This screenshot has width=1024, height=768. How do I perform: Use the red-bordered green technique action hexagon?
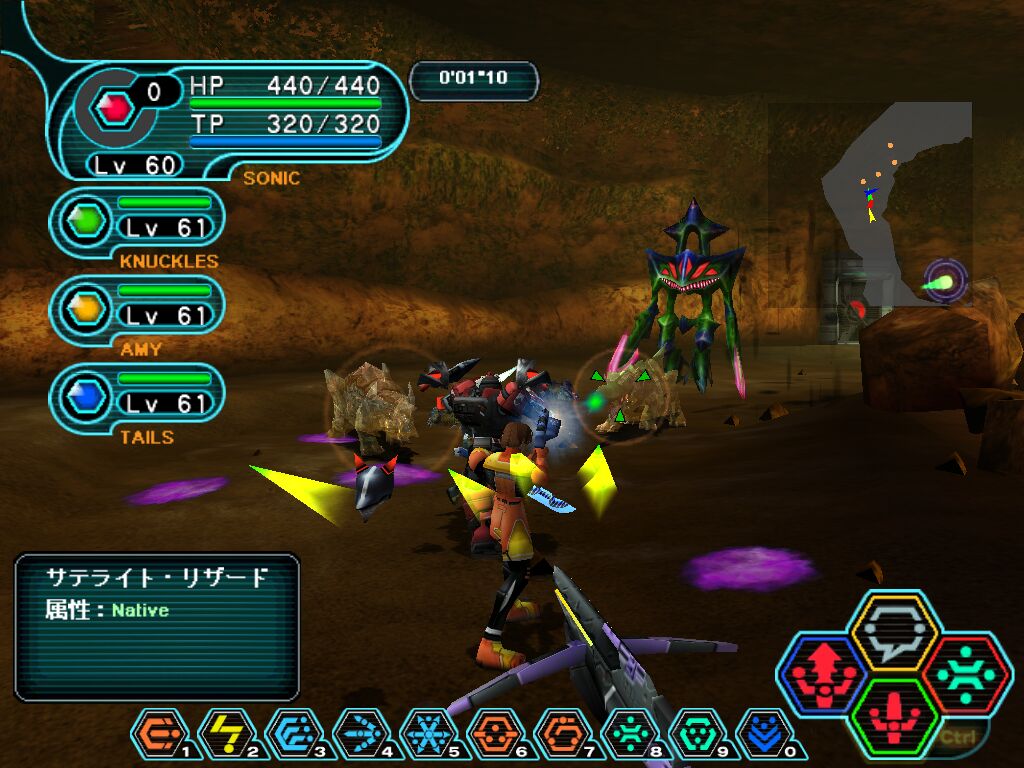click(965, 676)
